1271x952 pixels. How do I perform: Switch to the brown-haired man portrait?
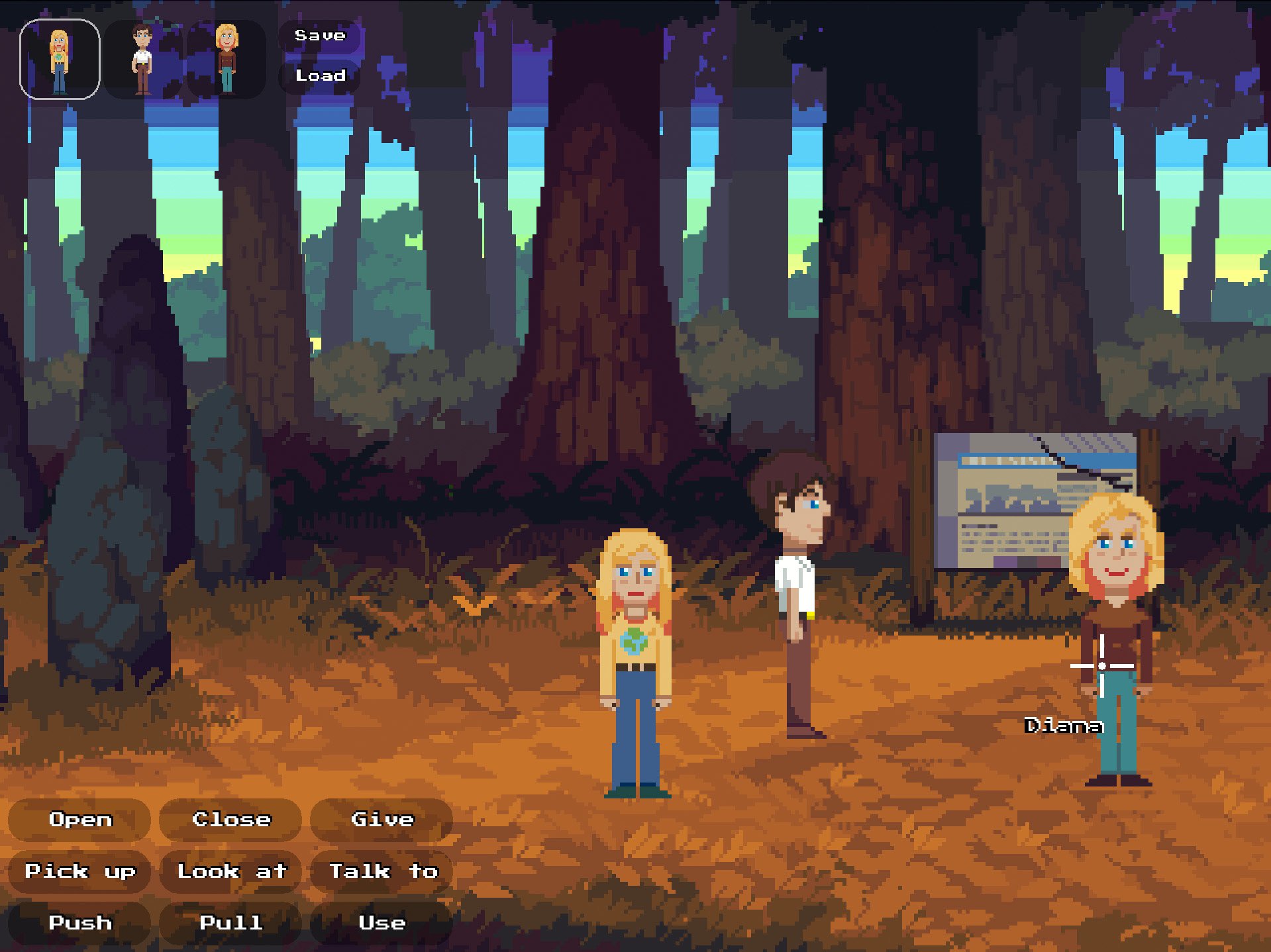click(x=143, y=60)
